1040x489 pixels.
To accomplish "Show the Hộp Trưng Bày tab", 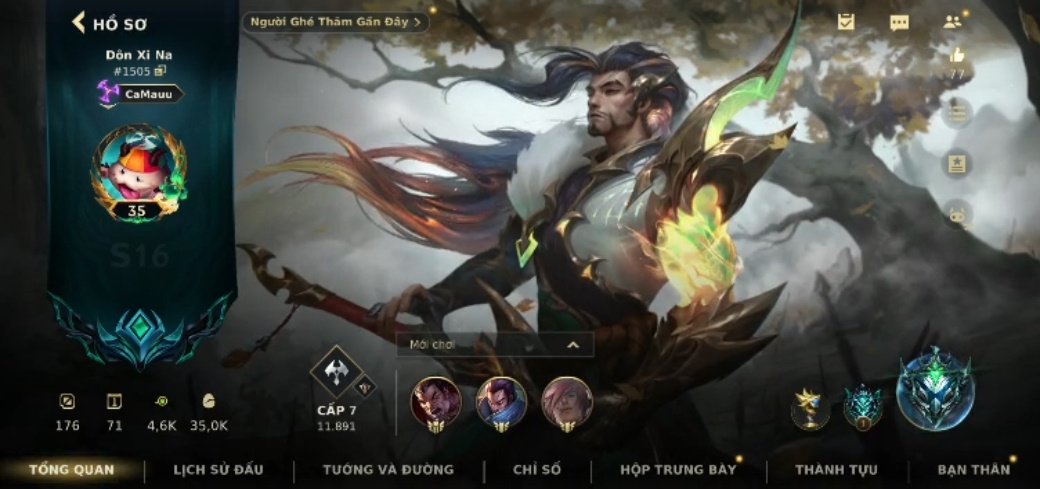I will (678, 469).
